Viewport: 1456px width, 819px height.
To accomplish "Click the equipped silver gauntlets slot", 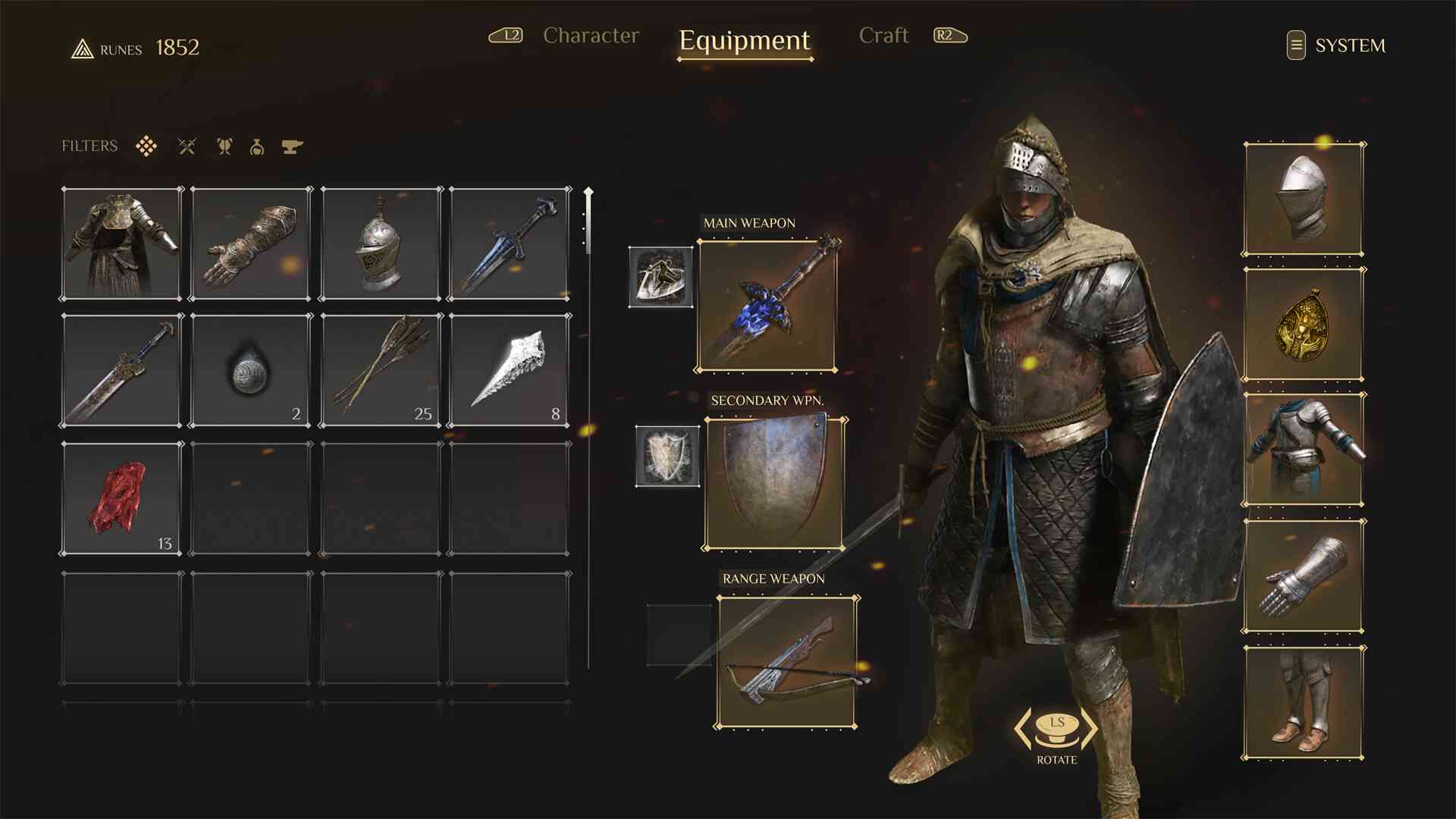I will click(x=1303, y=576).
